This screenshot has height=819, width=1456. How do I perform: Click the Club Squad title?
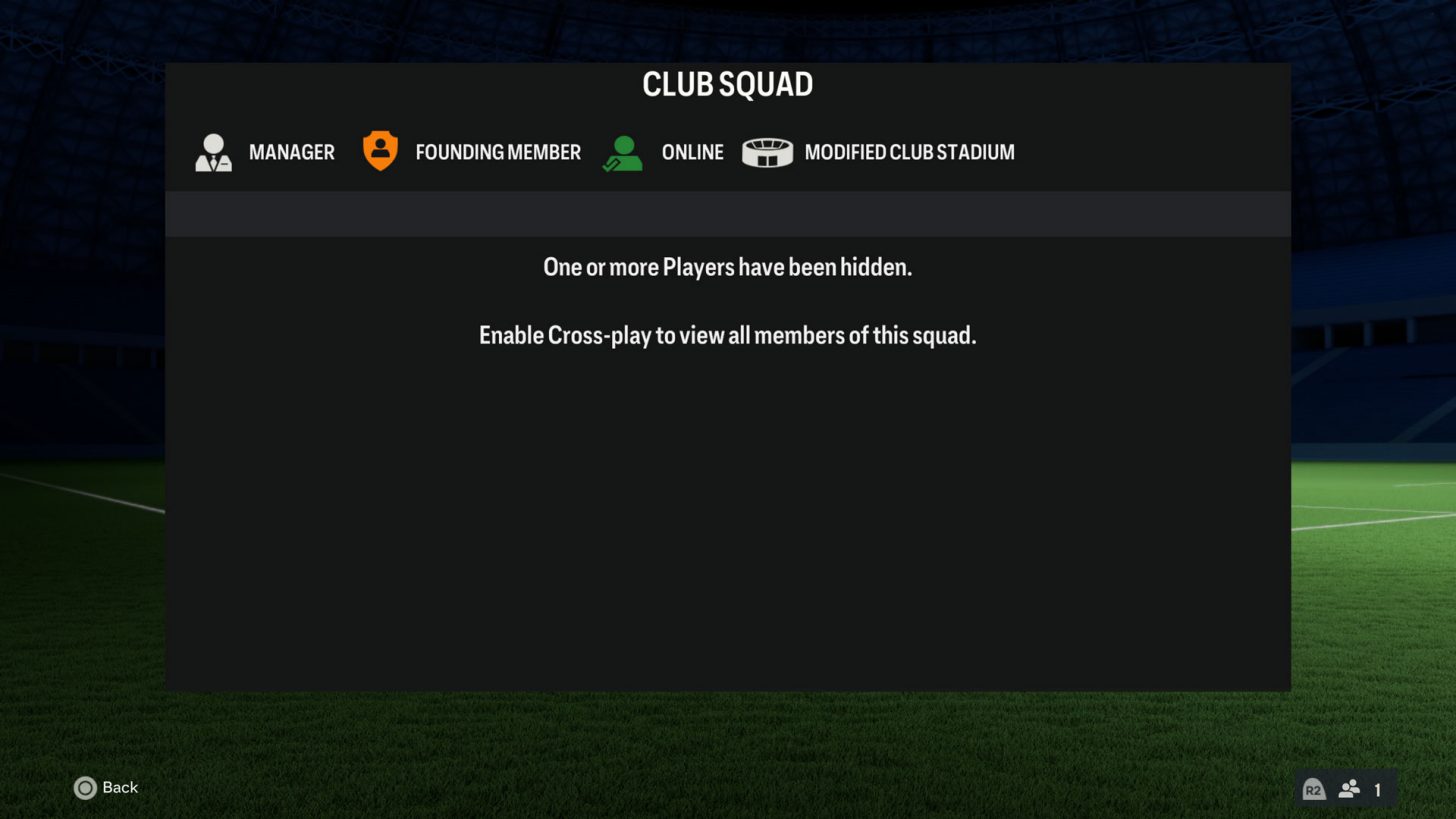point(727,85)
